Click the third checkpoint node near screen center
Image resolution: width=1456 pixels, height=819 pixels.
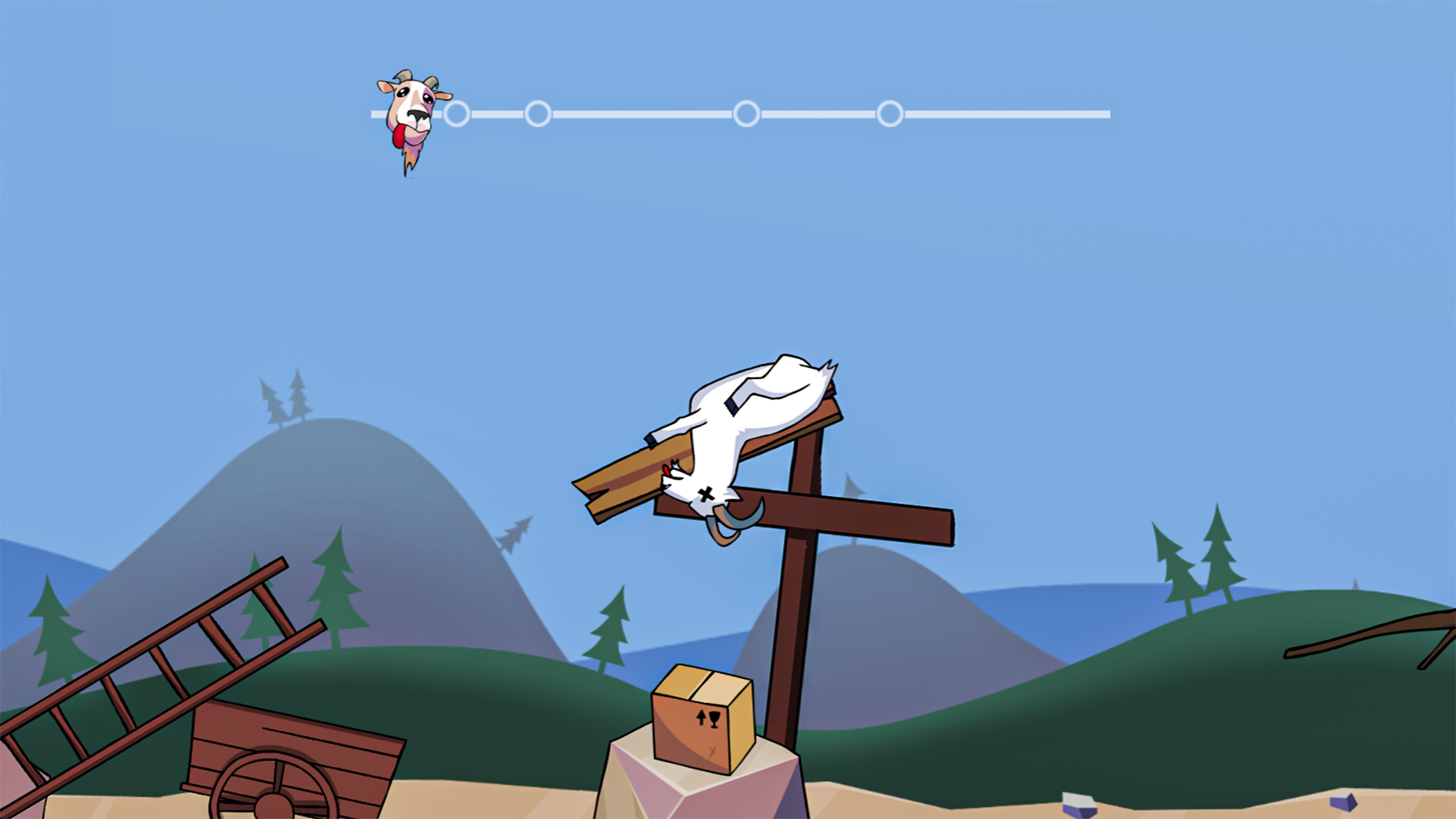pos(748,114)
